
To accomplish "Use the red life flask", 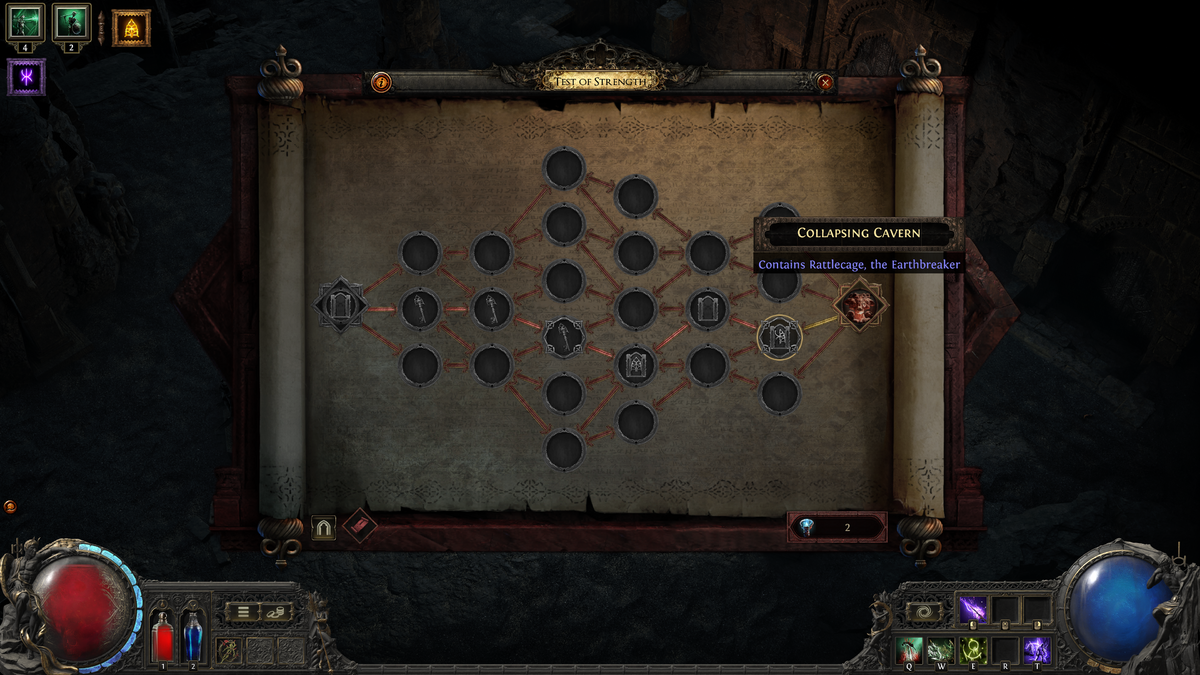I will coord(162,636).
